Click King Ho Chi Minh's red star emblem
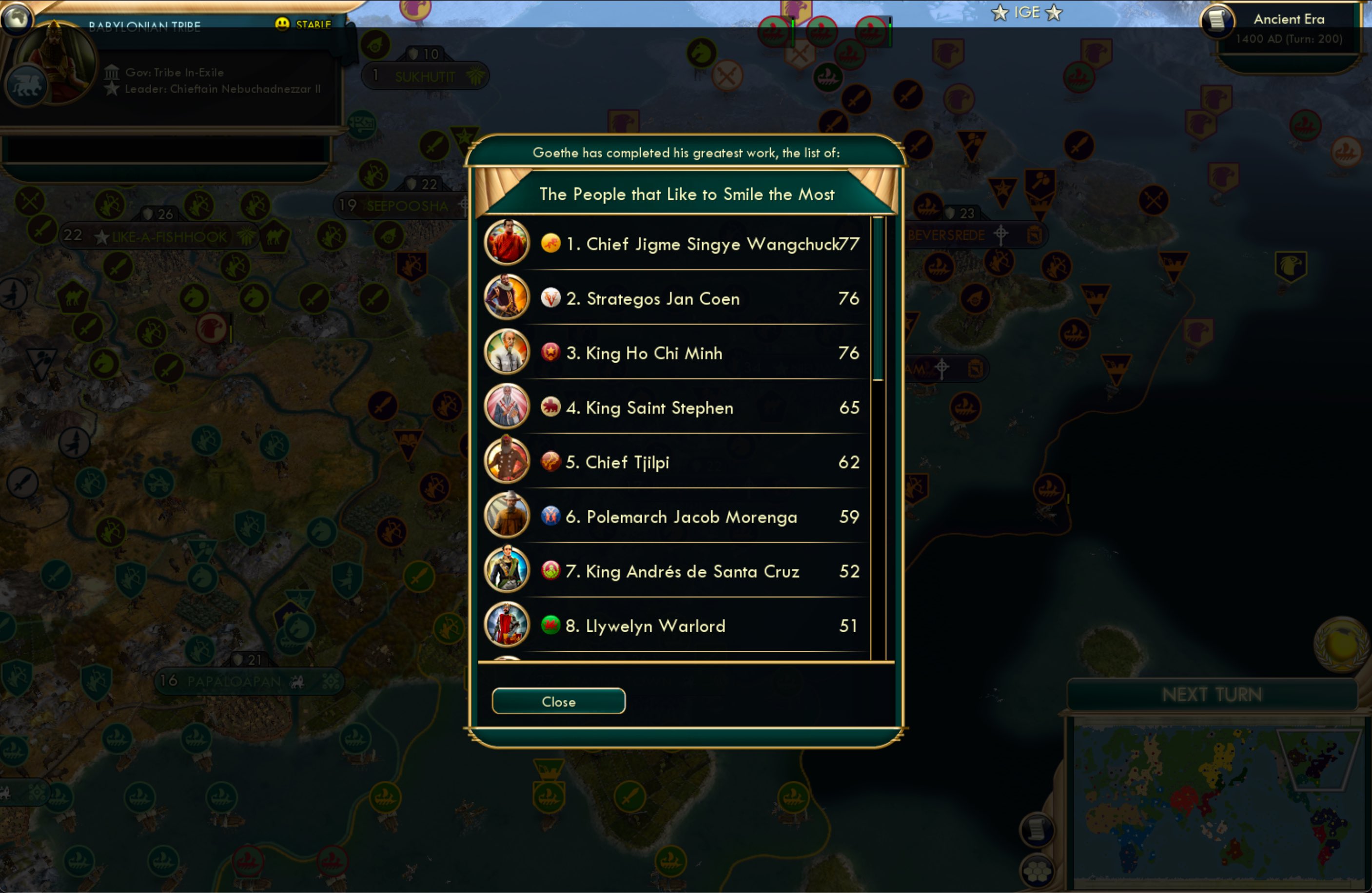Screen dimensions: 1372x893 [x=551, y=353]
